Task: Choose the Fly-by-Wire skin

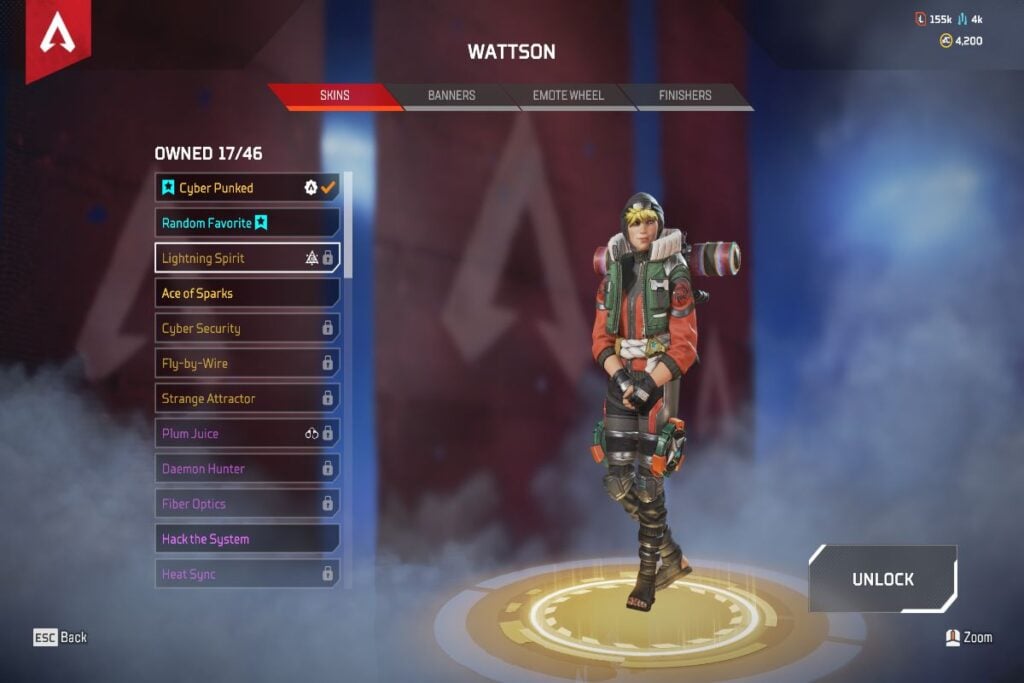Action: (x=247, y=363)
